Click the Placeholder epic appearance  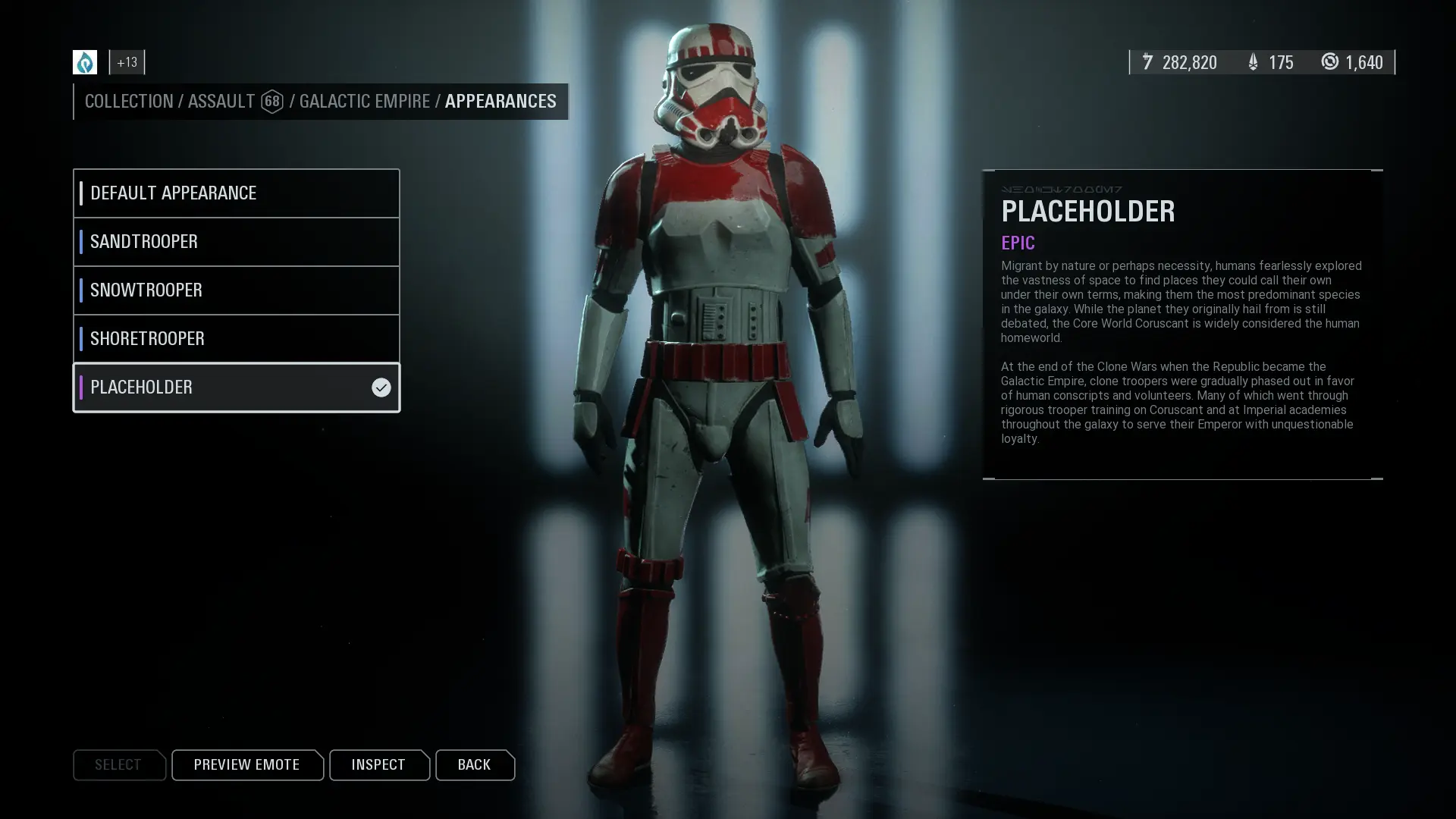point(236,388)
